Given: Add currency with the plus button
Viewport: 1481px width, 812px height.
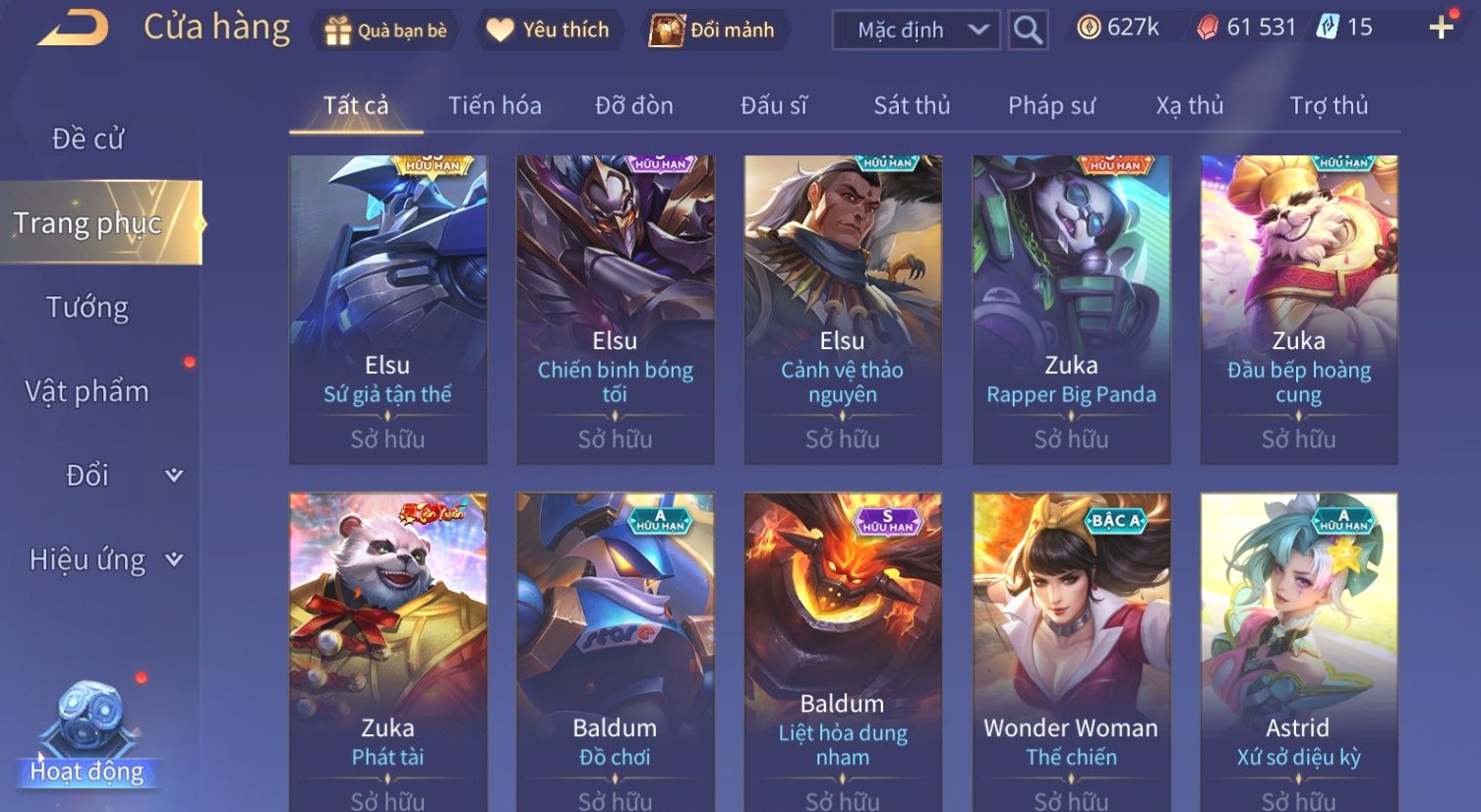Looking at the screenshot, I should pyautogui.click(x=1441, y=28).
